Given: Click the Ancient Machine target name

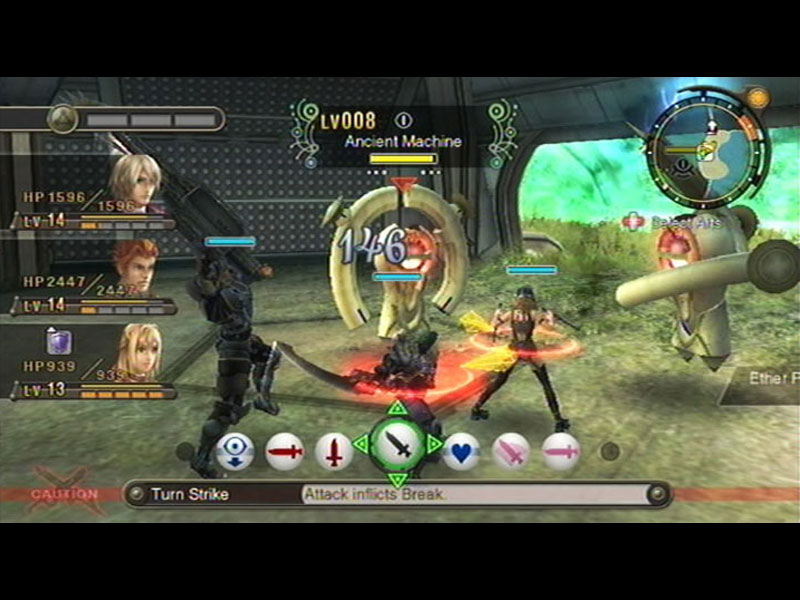Looking at the screenshot, I should point(403,142).
